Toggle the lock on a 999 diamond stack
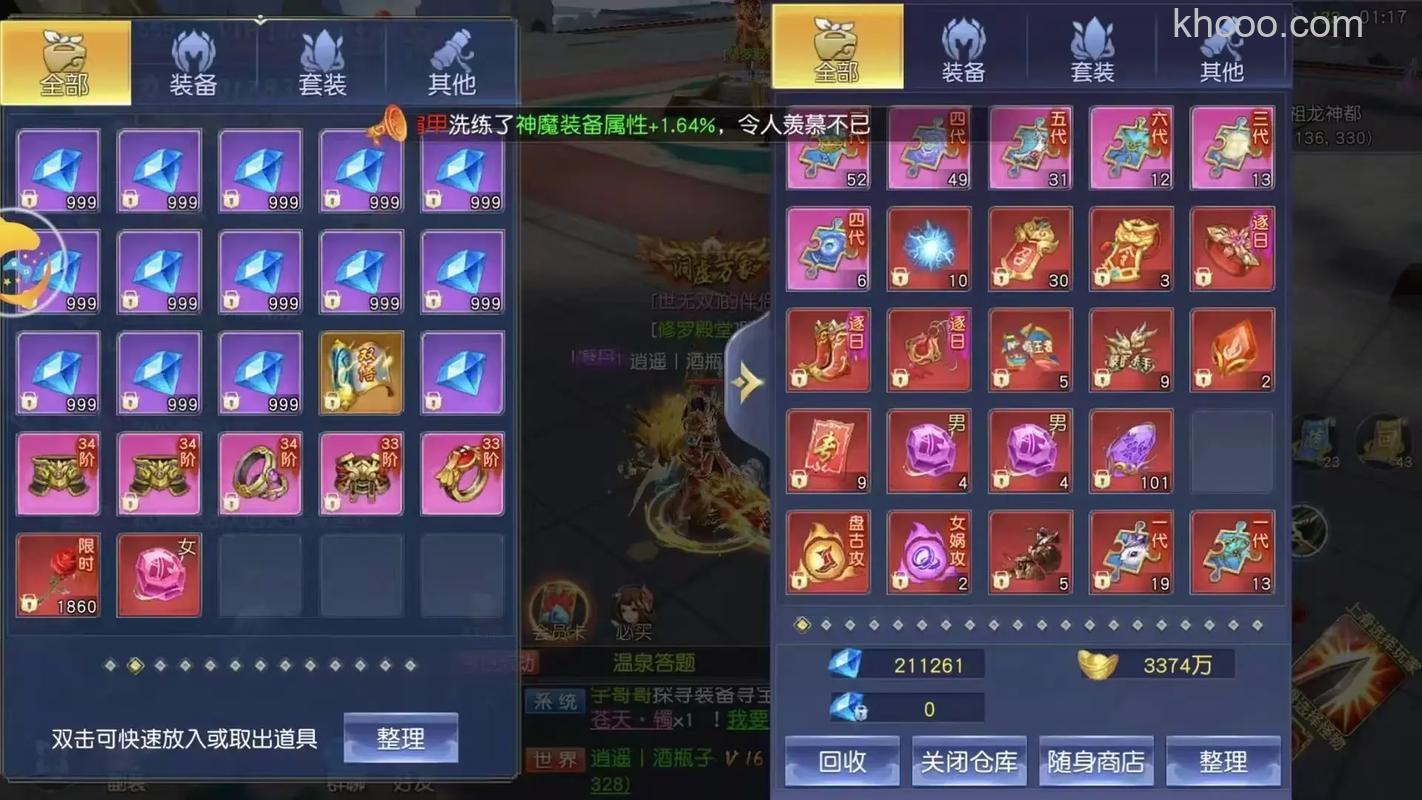 [x=27, y=196]
